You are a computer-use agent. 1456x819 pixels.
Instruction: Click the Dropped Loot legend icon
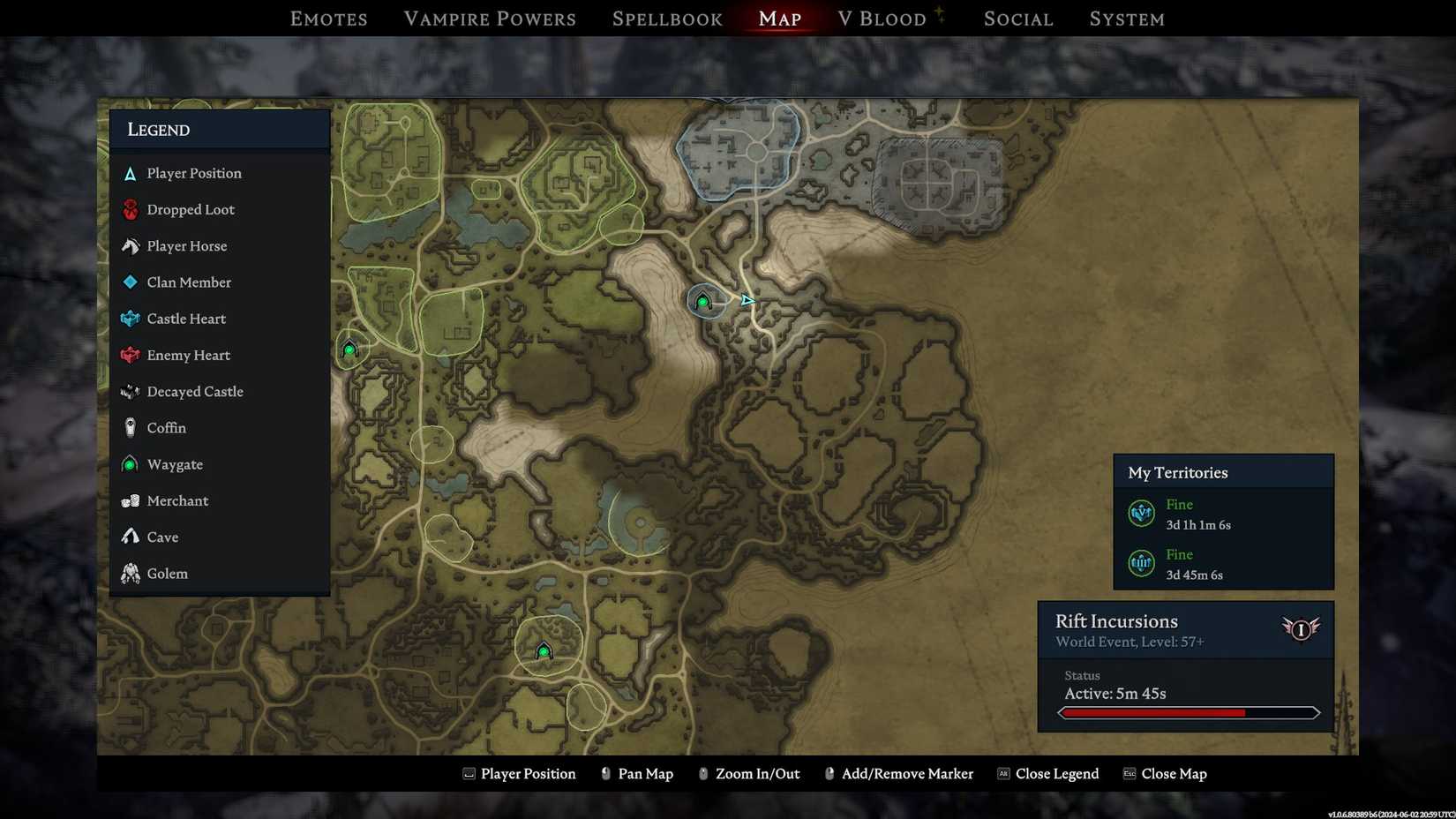130,209
